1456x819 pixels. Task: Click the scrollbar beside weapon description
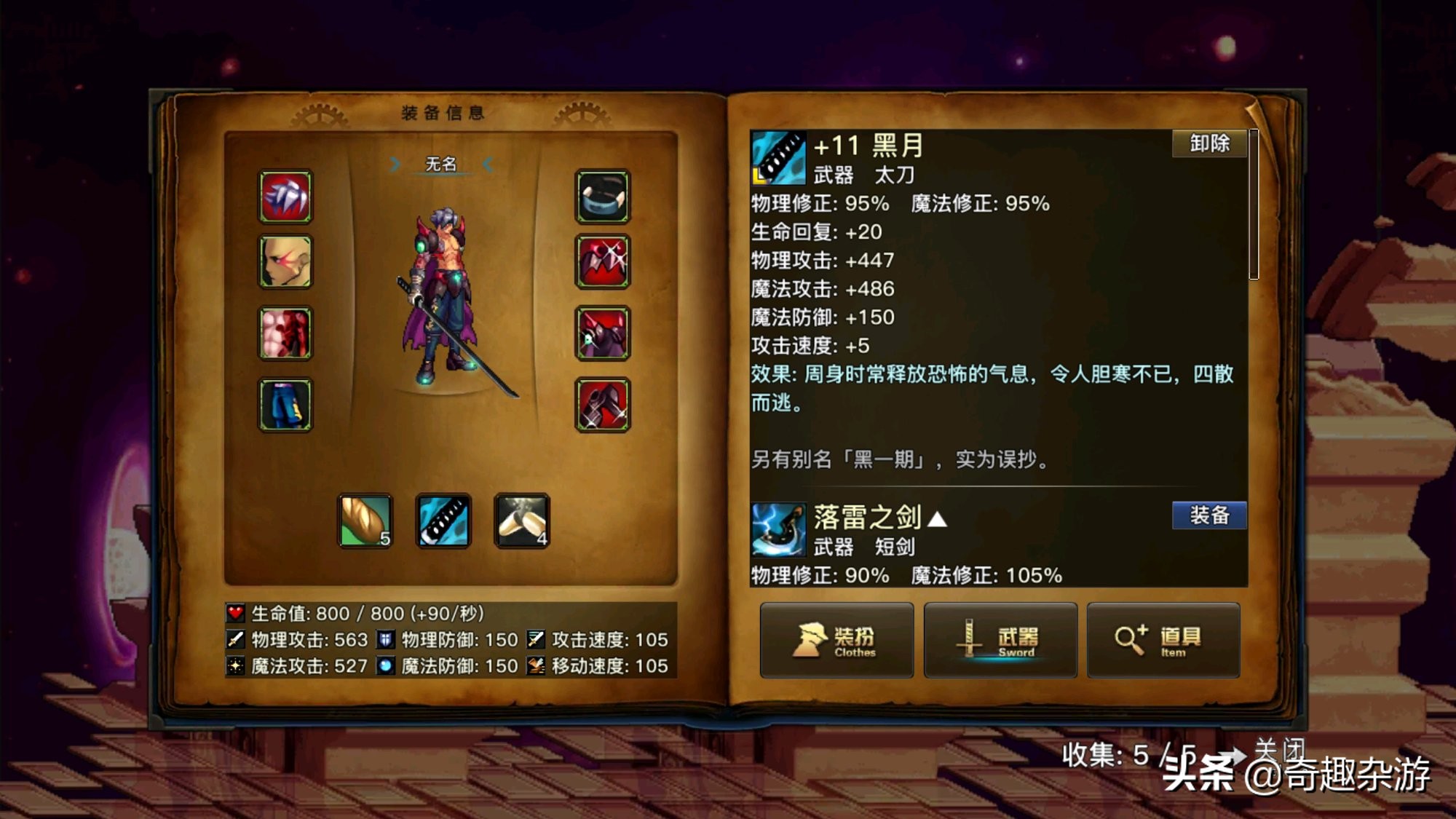[1254, 204]
